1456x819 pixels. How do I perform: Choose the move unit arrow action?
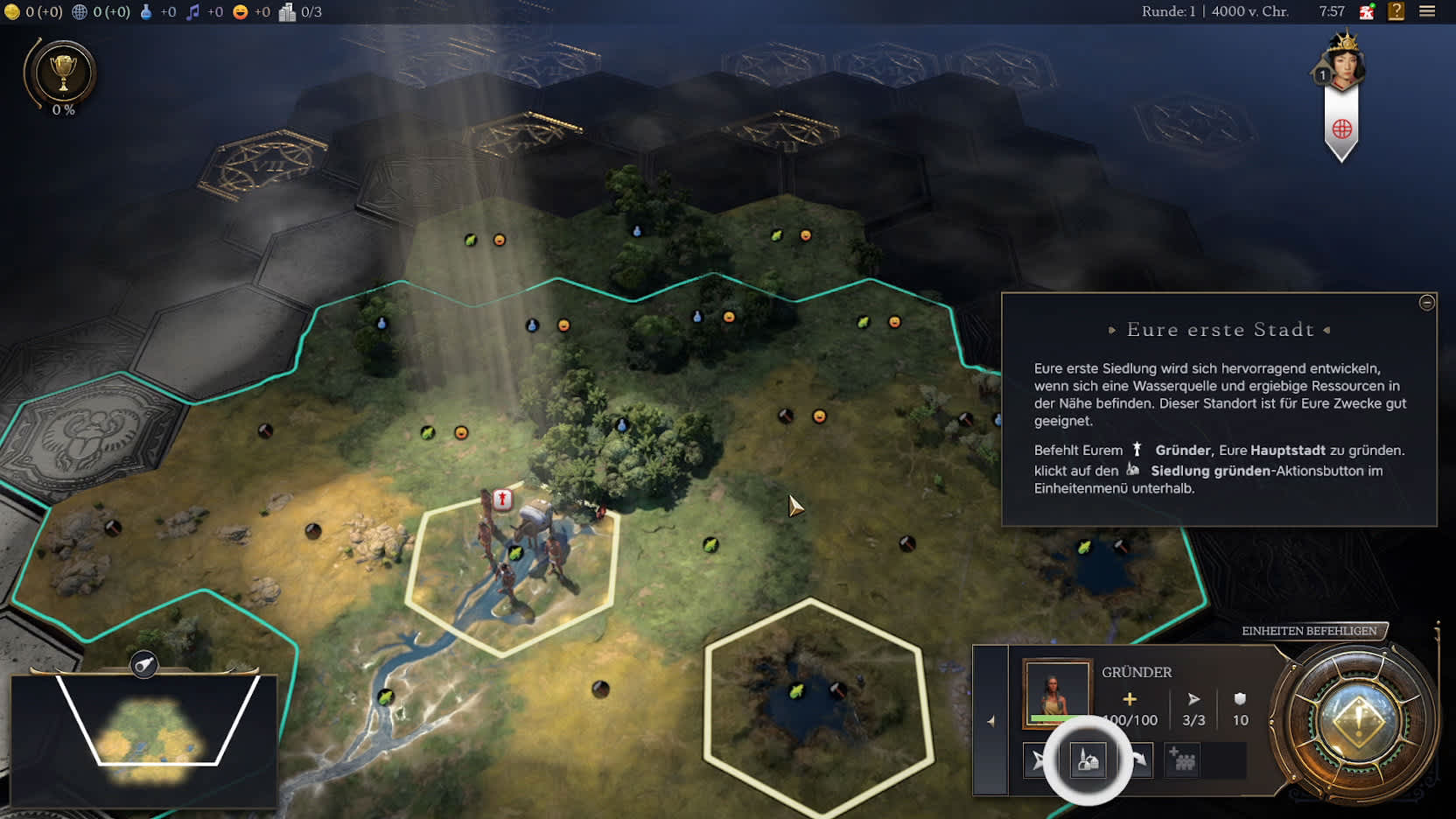coord(1039,760)
